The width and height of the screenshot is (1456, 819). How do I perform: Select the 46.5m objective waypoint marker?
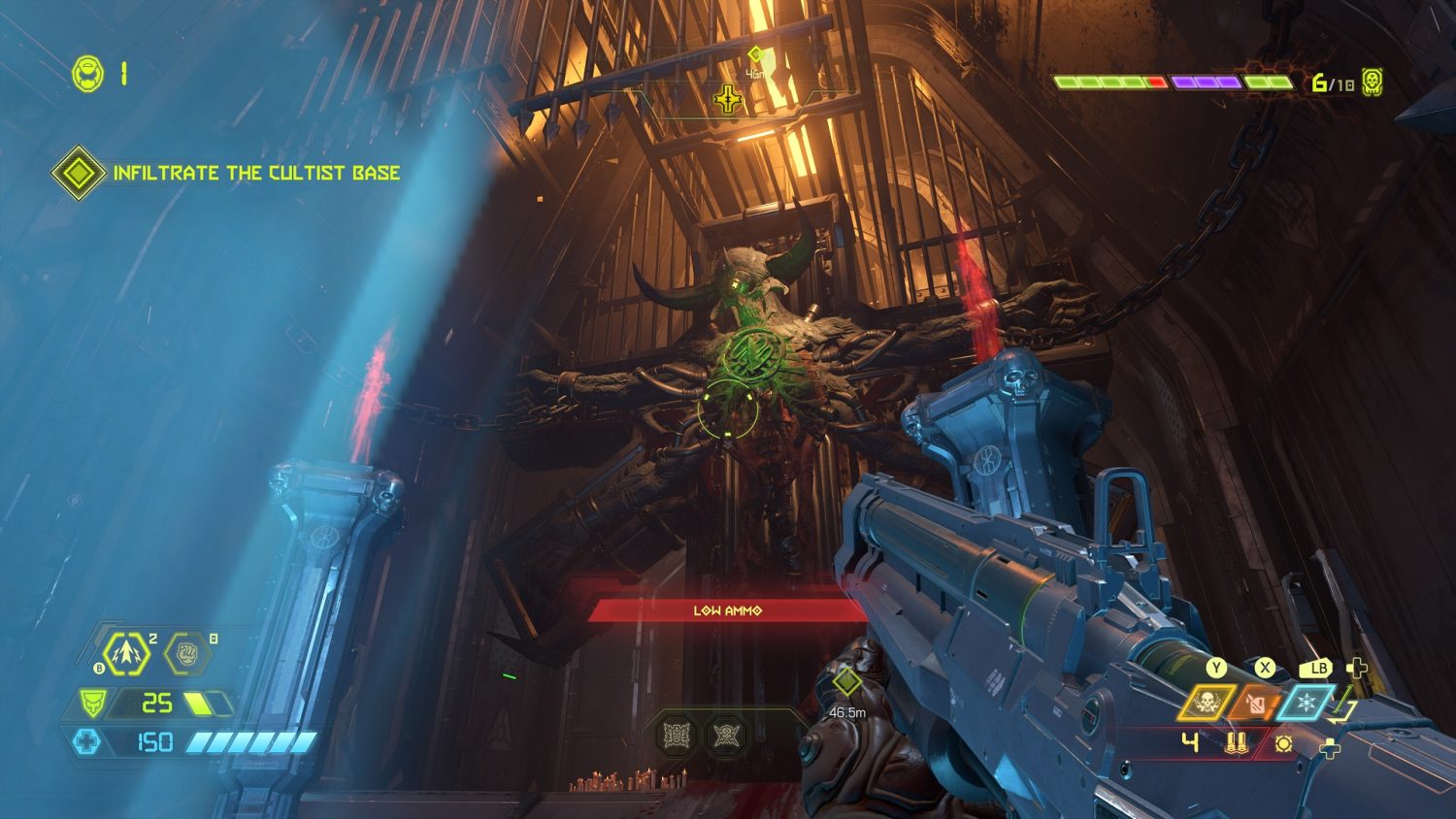point(847,683)
